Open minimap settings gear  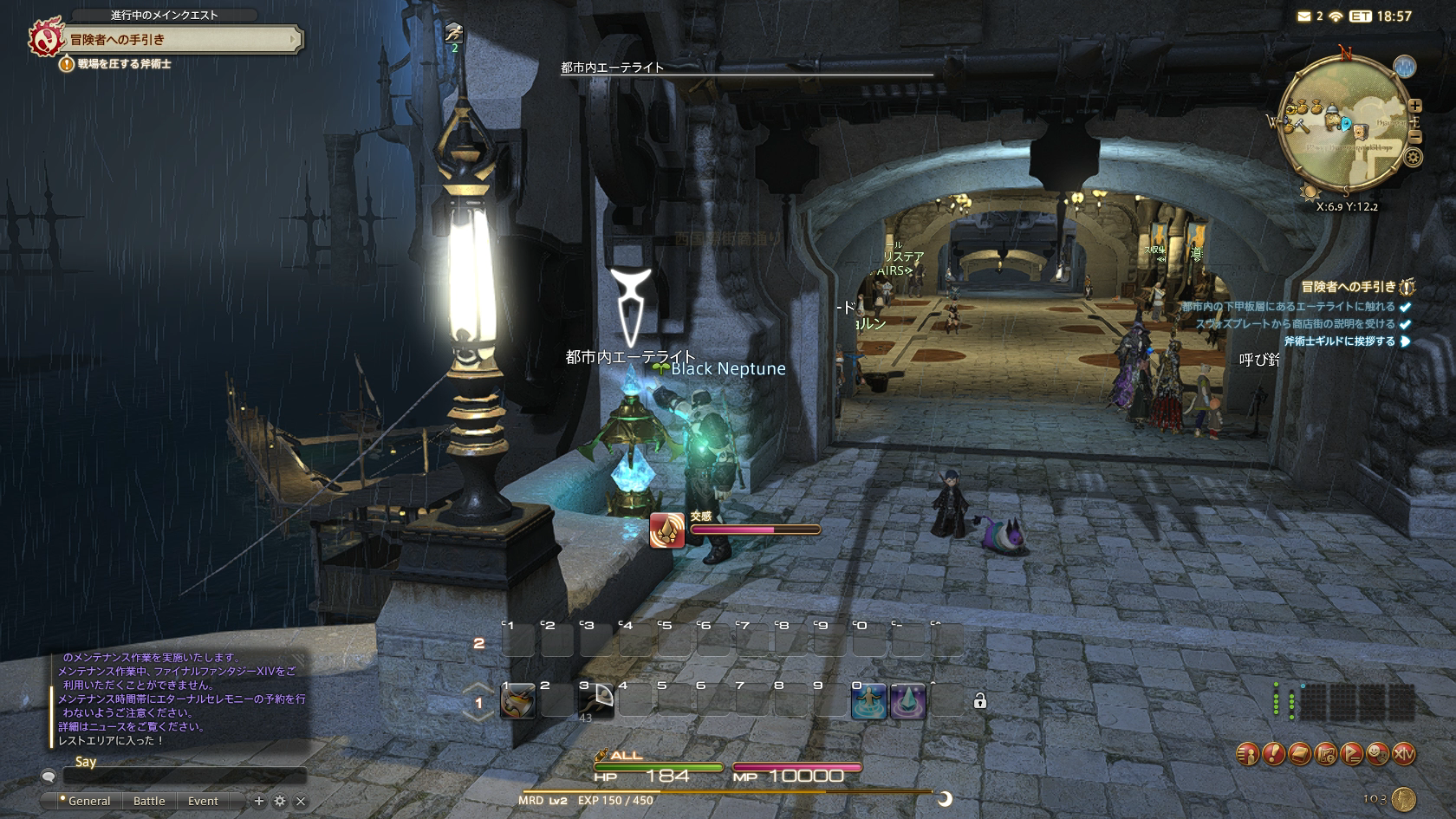pyautogui.click(x=1414, y=158)
